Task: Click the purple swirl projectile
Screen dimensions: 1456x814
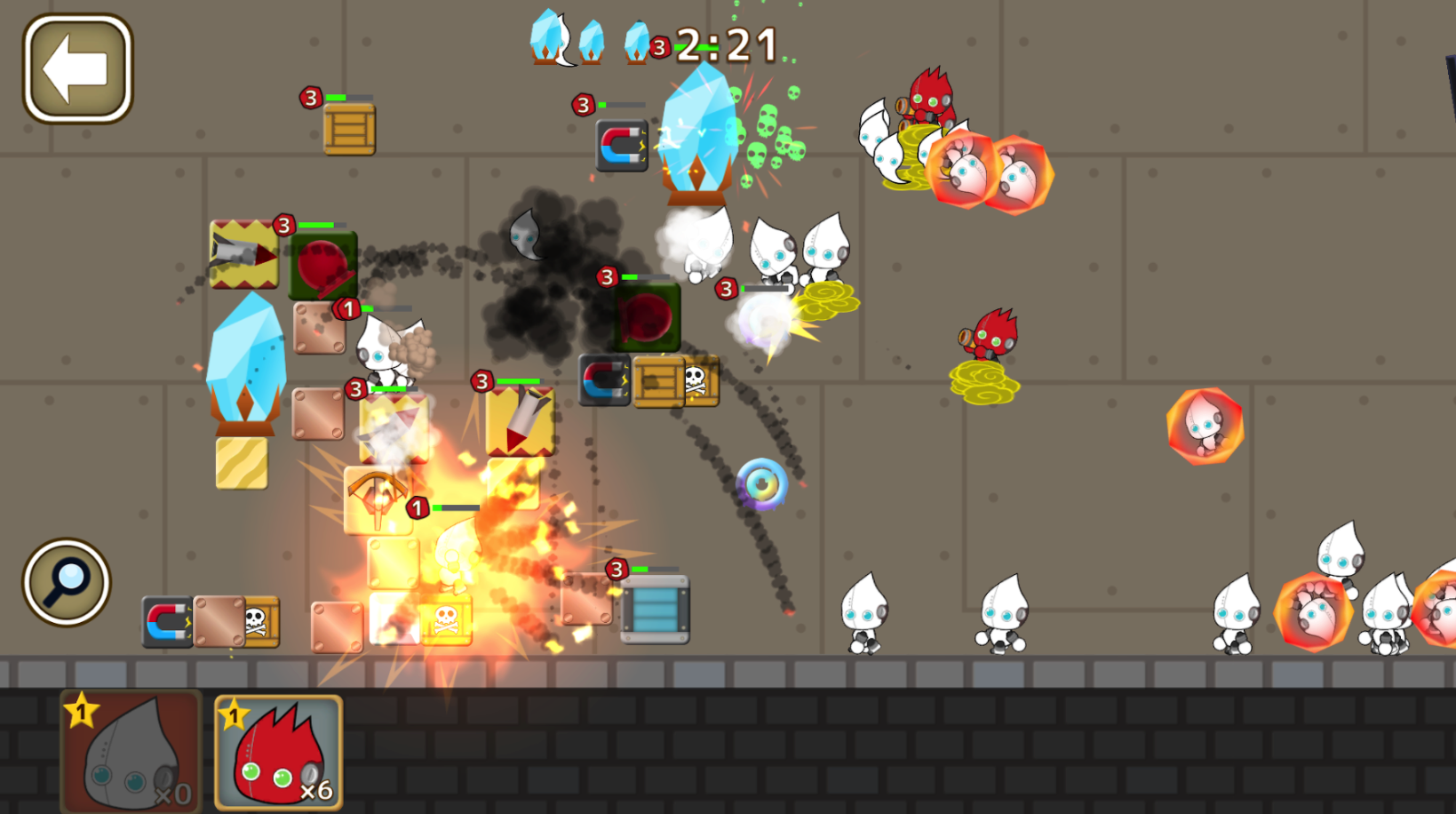Action: click(763, 483)
